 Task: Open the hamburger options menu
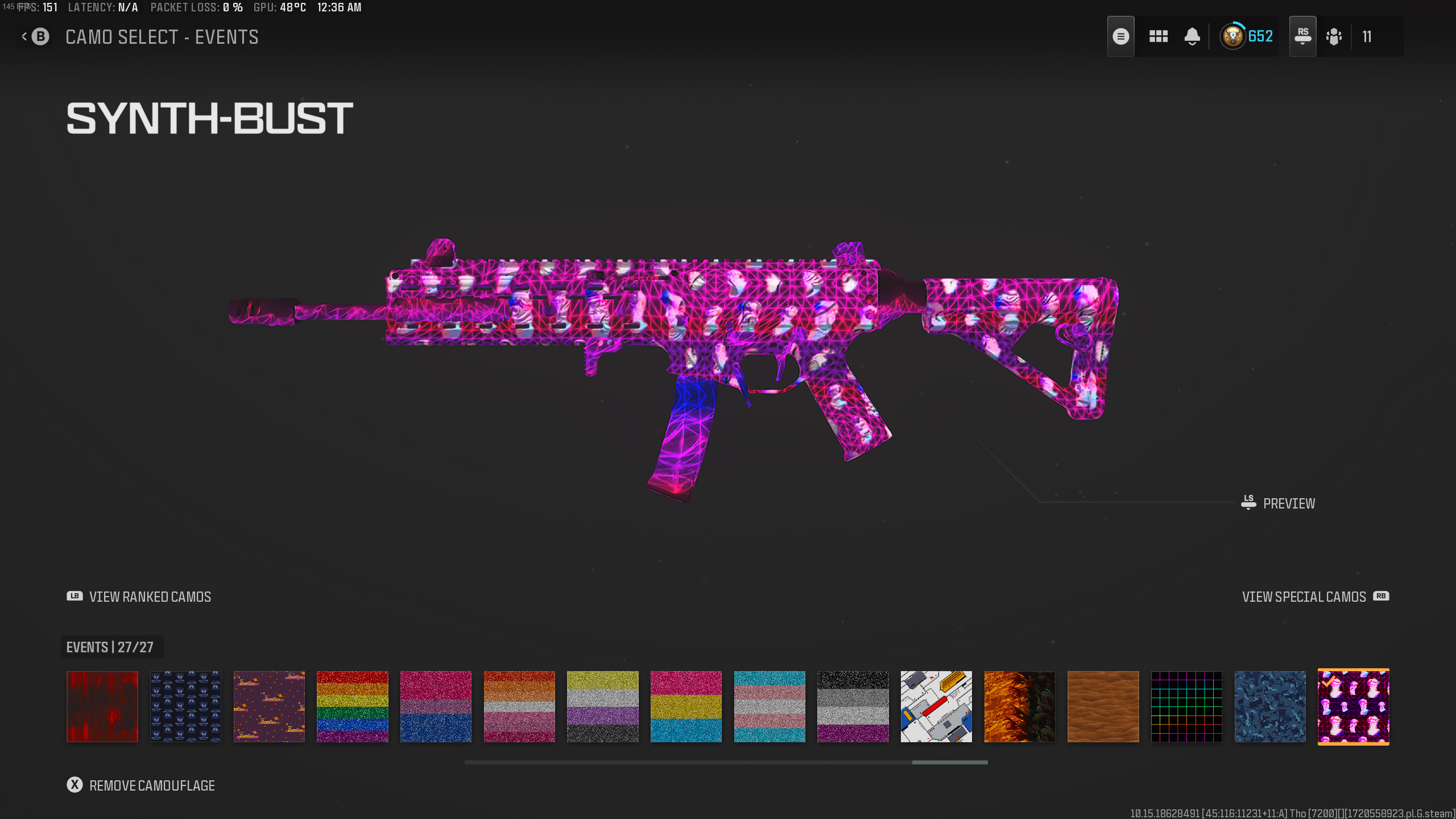click(1121, 36)
